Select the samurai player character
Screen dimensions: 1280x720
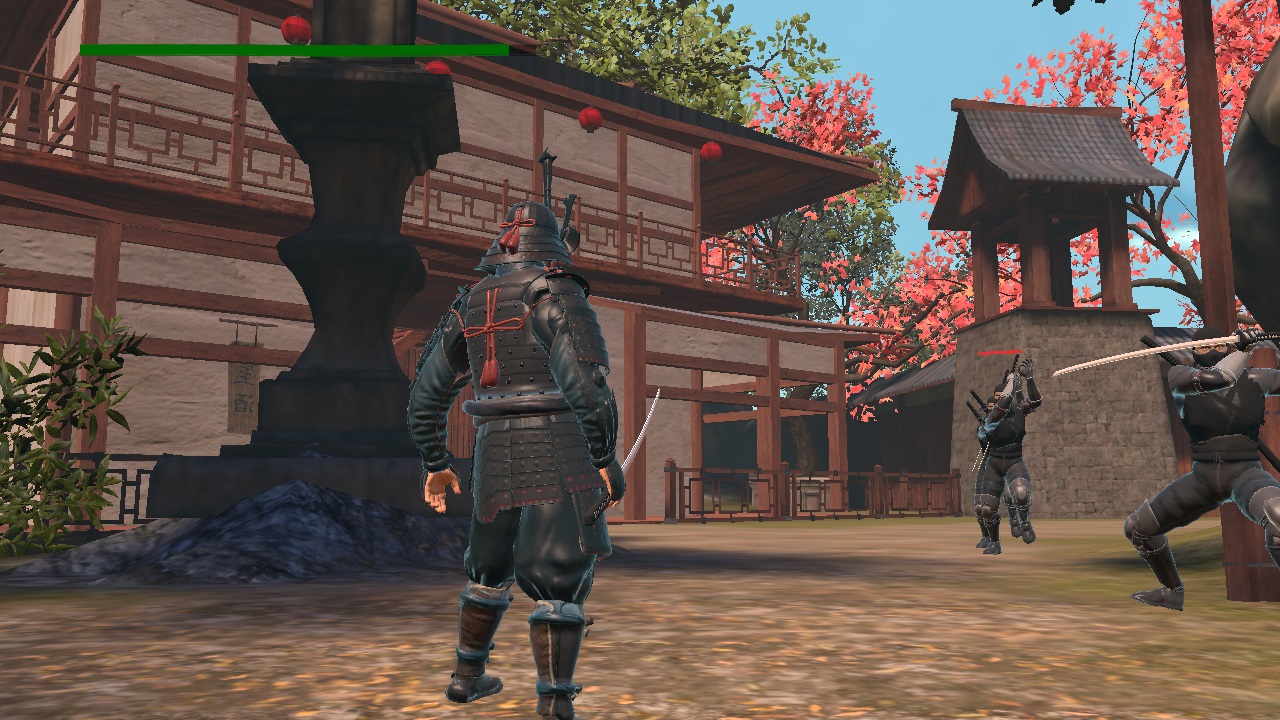point(520,420)
